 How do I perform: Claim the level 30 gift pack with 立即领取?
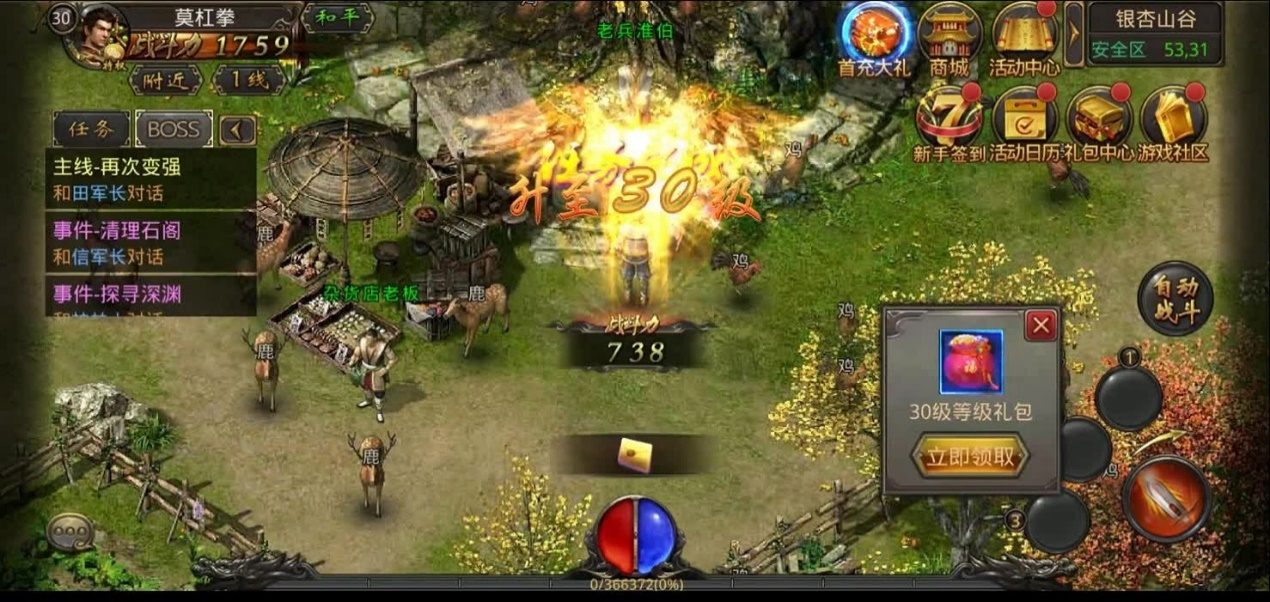969,458
